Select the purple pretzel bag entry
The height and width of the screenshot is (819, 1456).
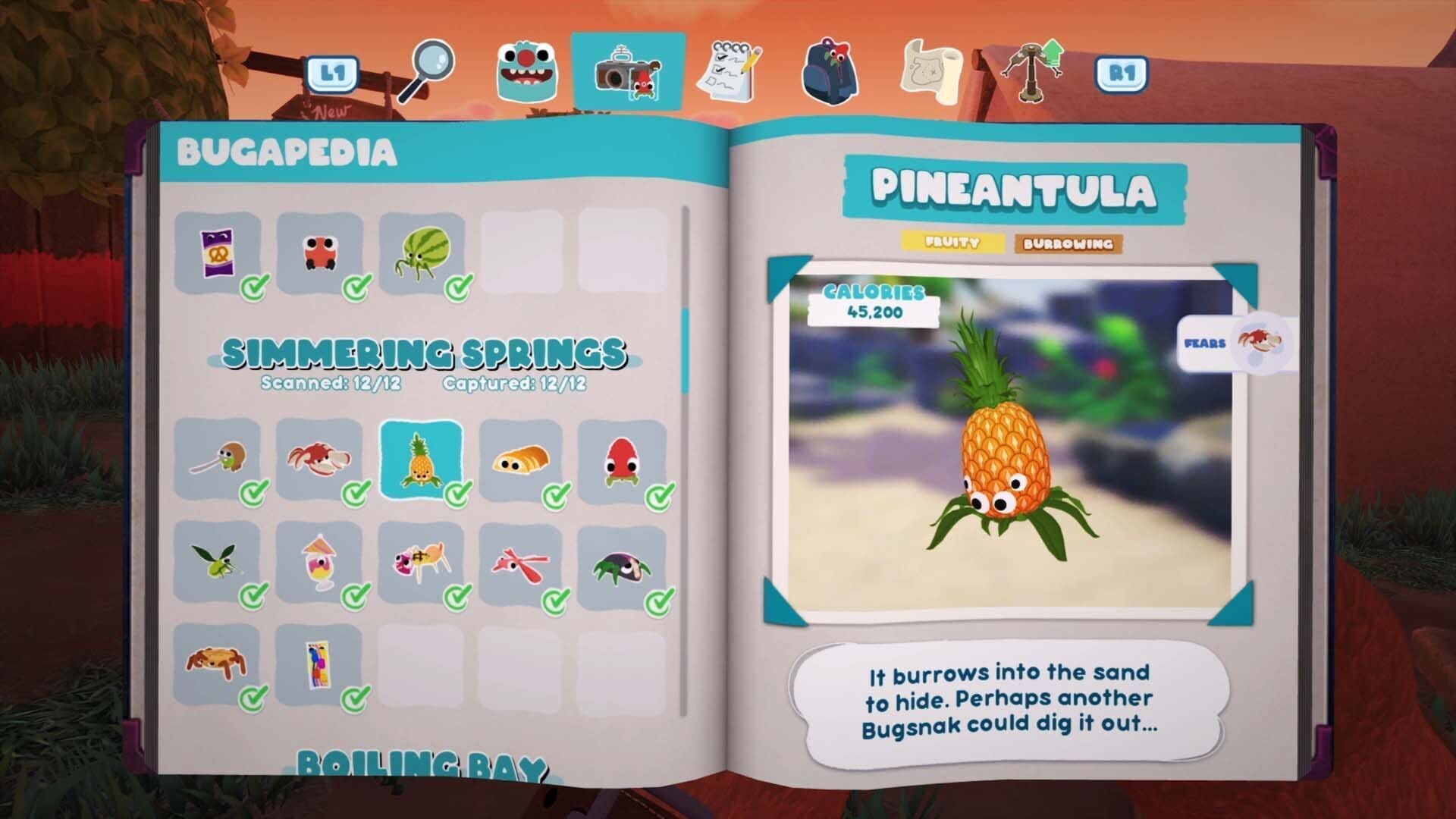[x=218, y=253]
